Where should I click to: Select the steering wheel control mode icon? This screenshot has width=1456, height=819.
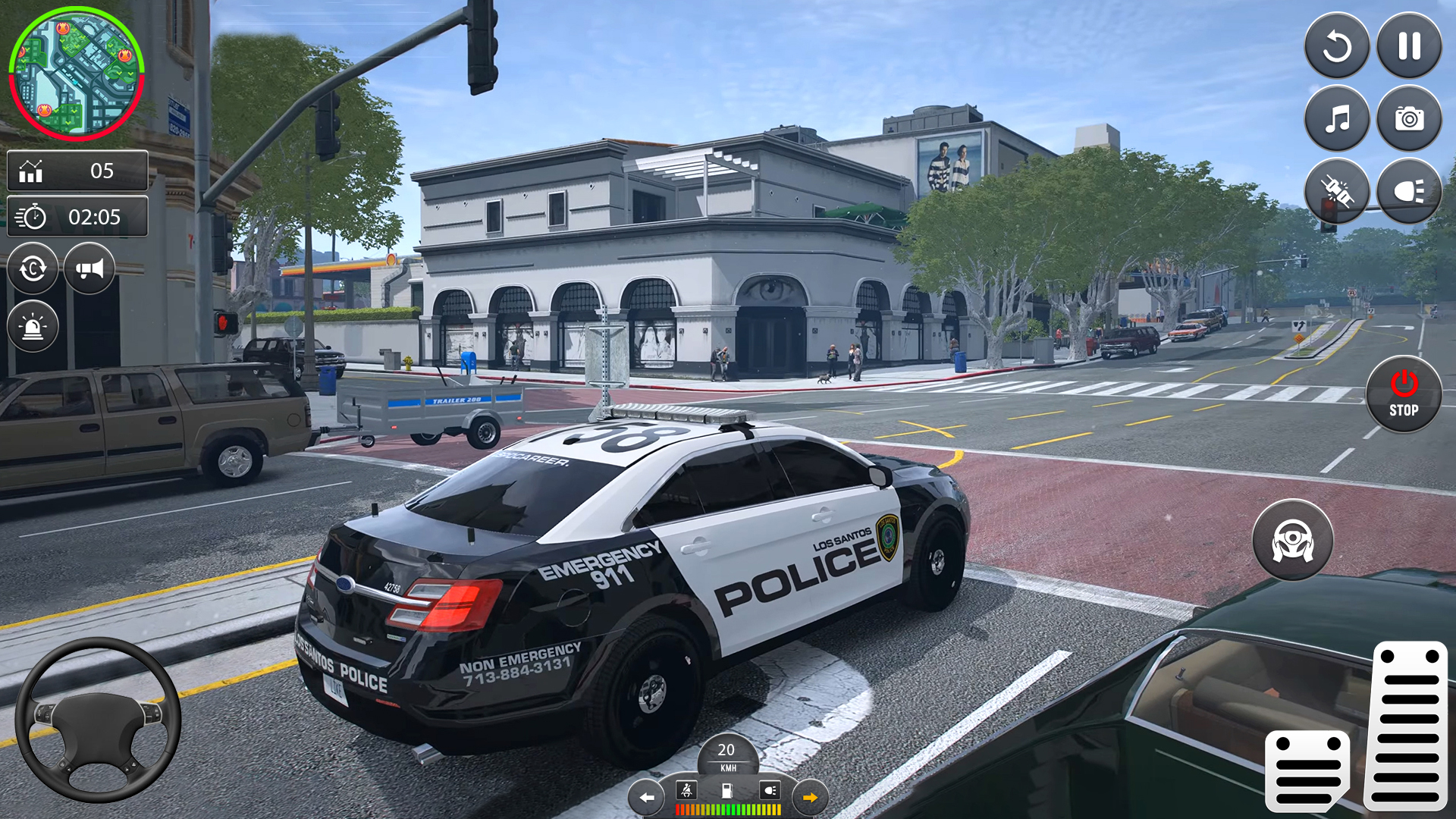click(x=1293, y=538)
